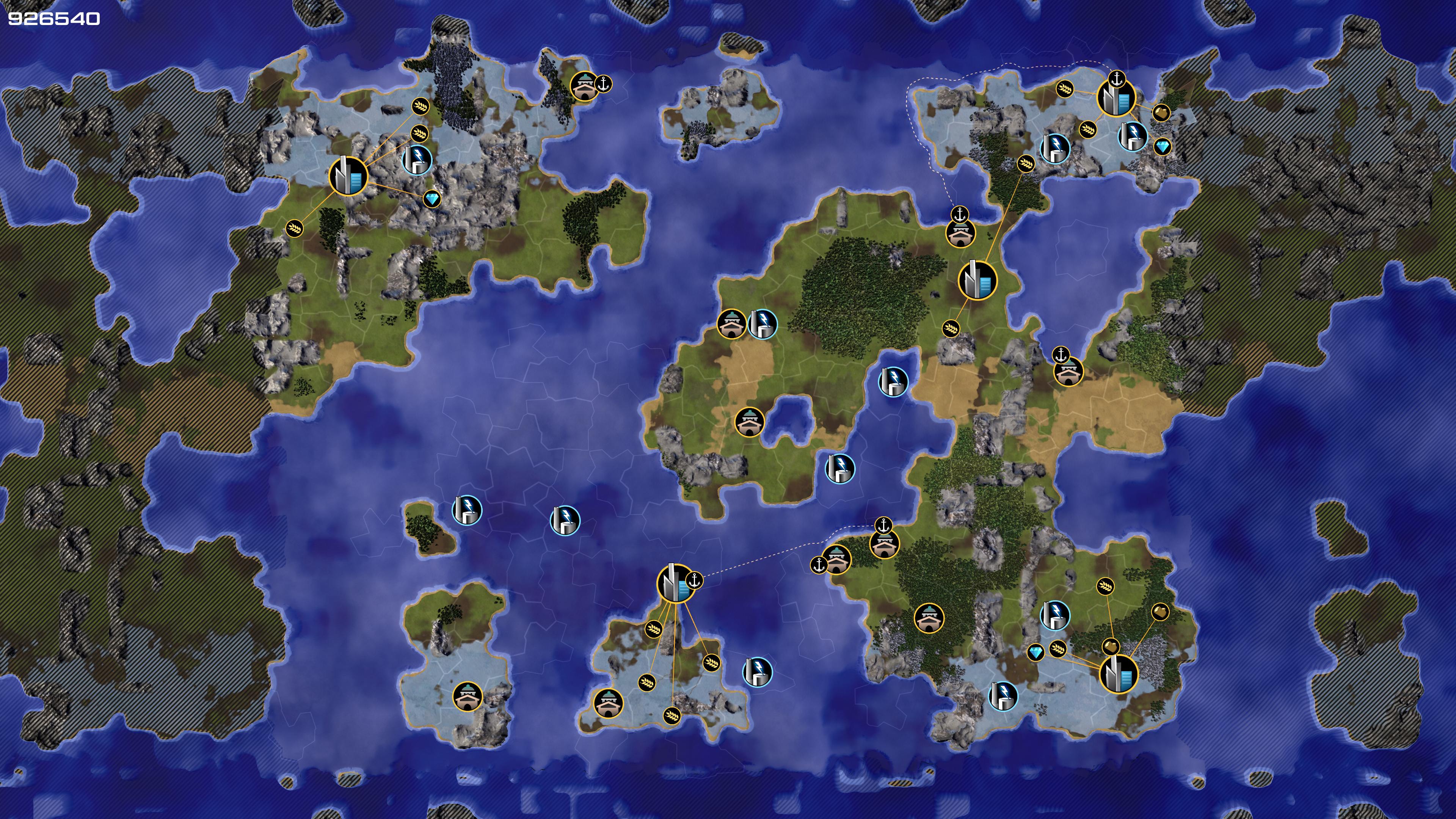Select city linked to three wheat and a diamond

point(348,176)
